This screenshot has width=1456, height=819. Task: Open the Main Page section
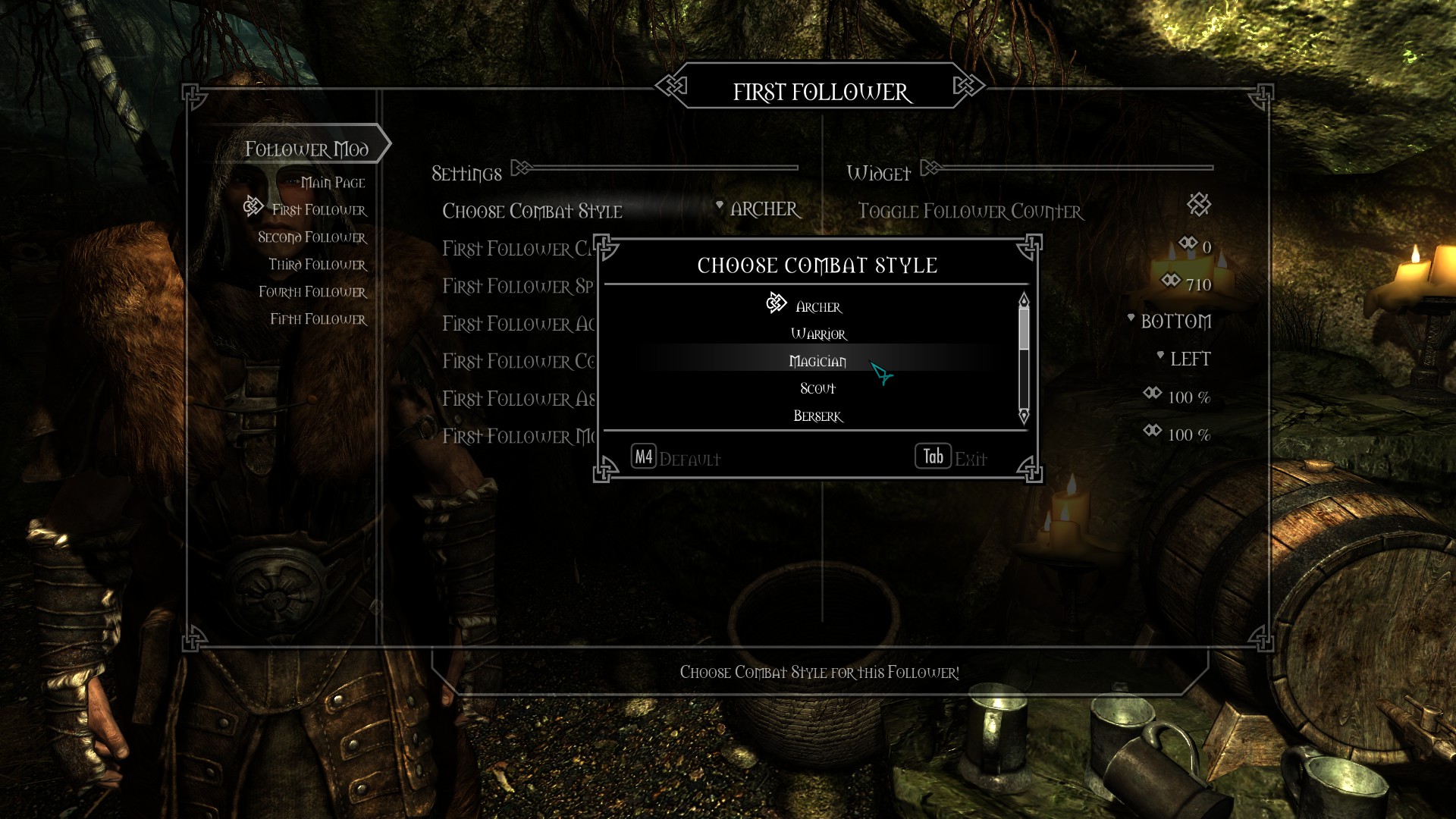pyautogui.click(x=332, y=183)
